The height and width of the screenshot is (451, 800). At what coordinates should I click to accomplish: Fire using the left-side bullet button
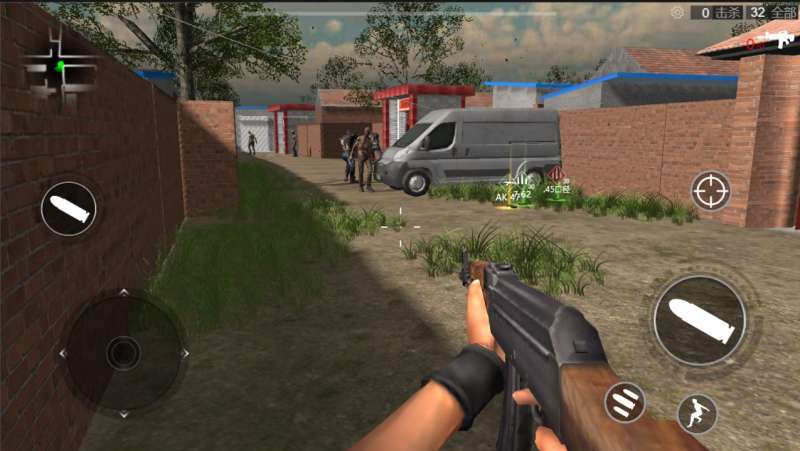[x=68, y=209]
